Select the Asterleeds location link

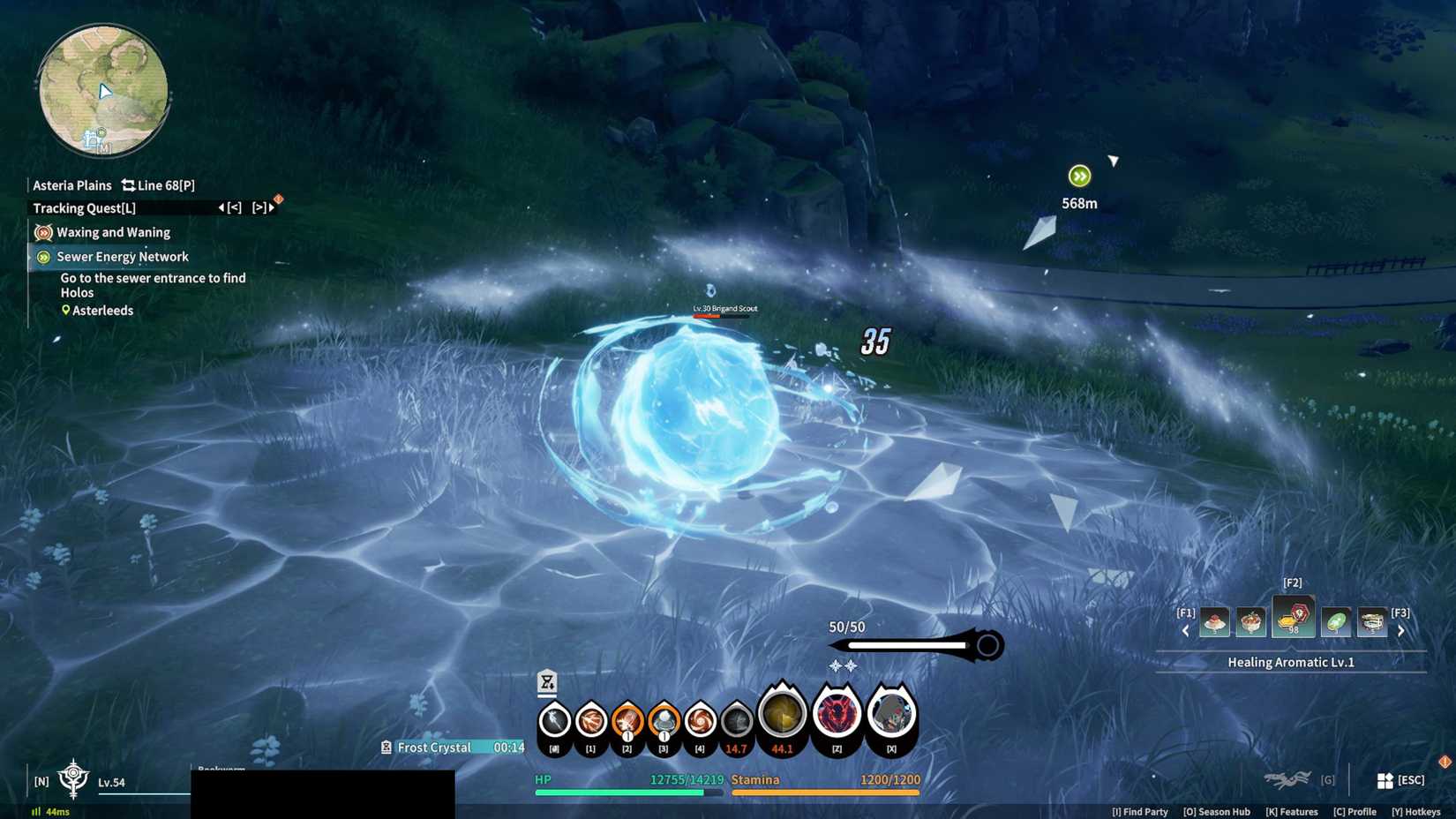coord(101,310)
